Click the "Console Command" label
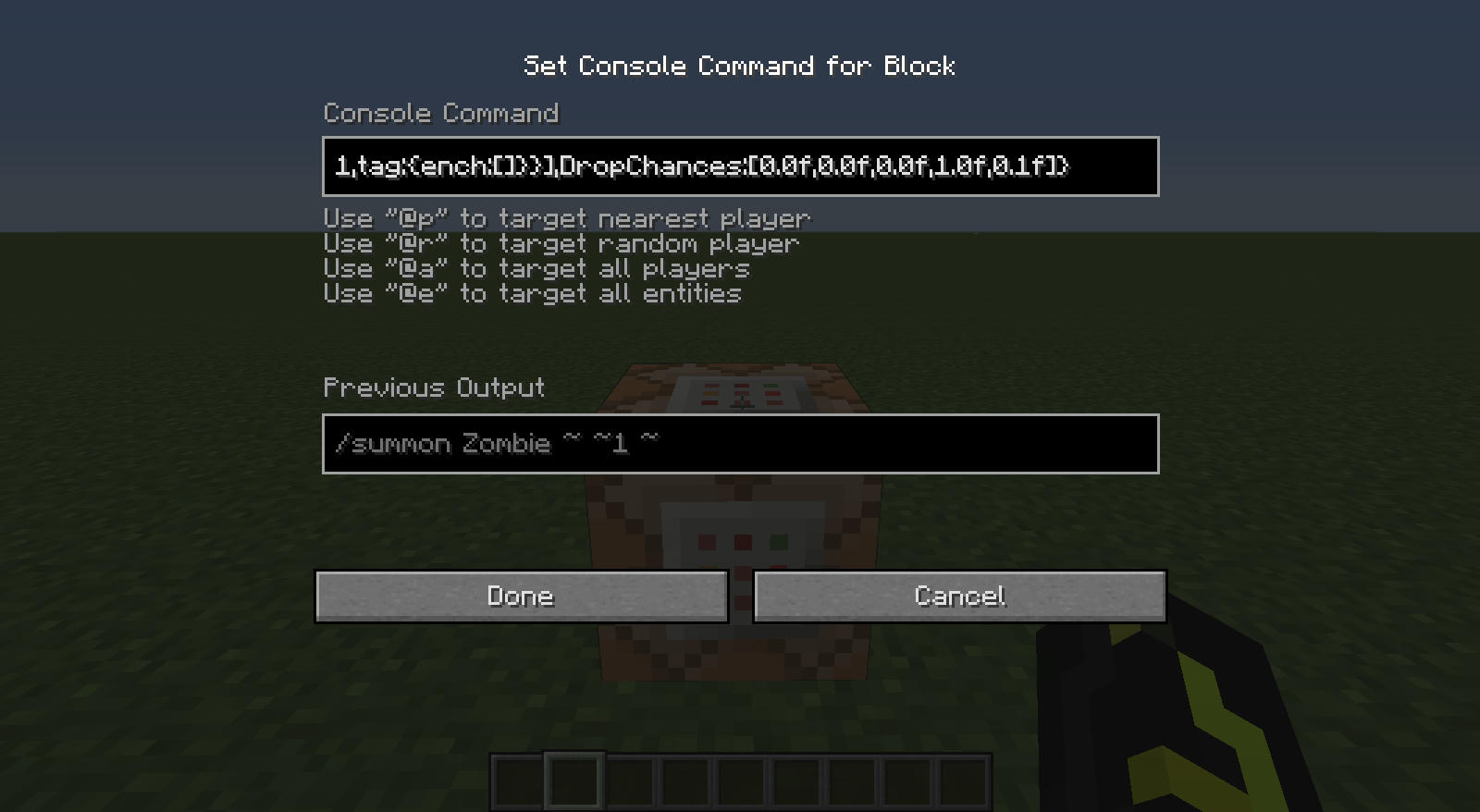 tap(441, 113)
